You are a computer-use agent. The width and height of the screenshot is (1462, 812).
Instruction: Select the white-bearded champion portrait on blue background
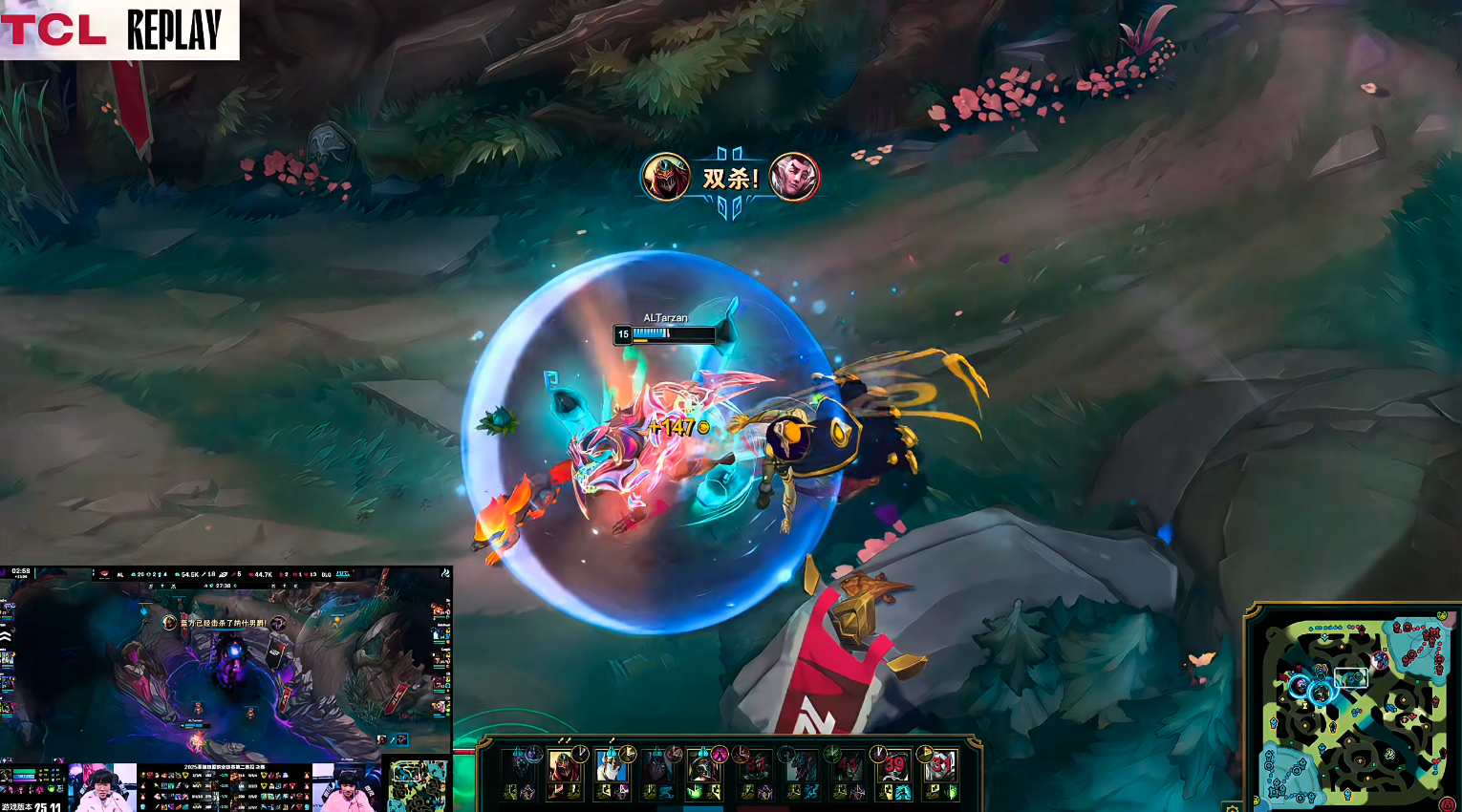point(610,766)
